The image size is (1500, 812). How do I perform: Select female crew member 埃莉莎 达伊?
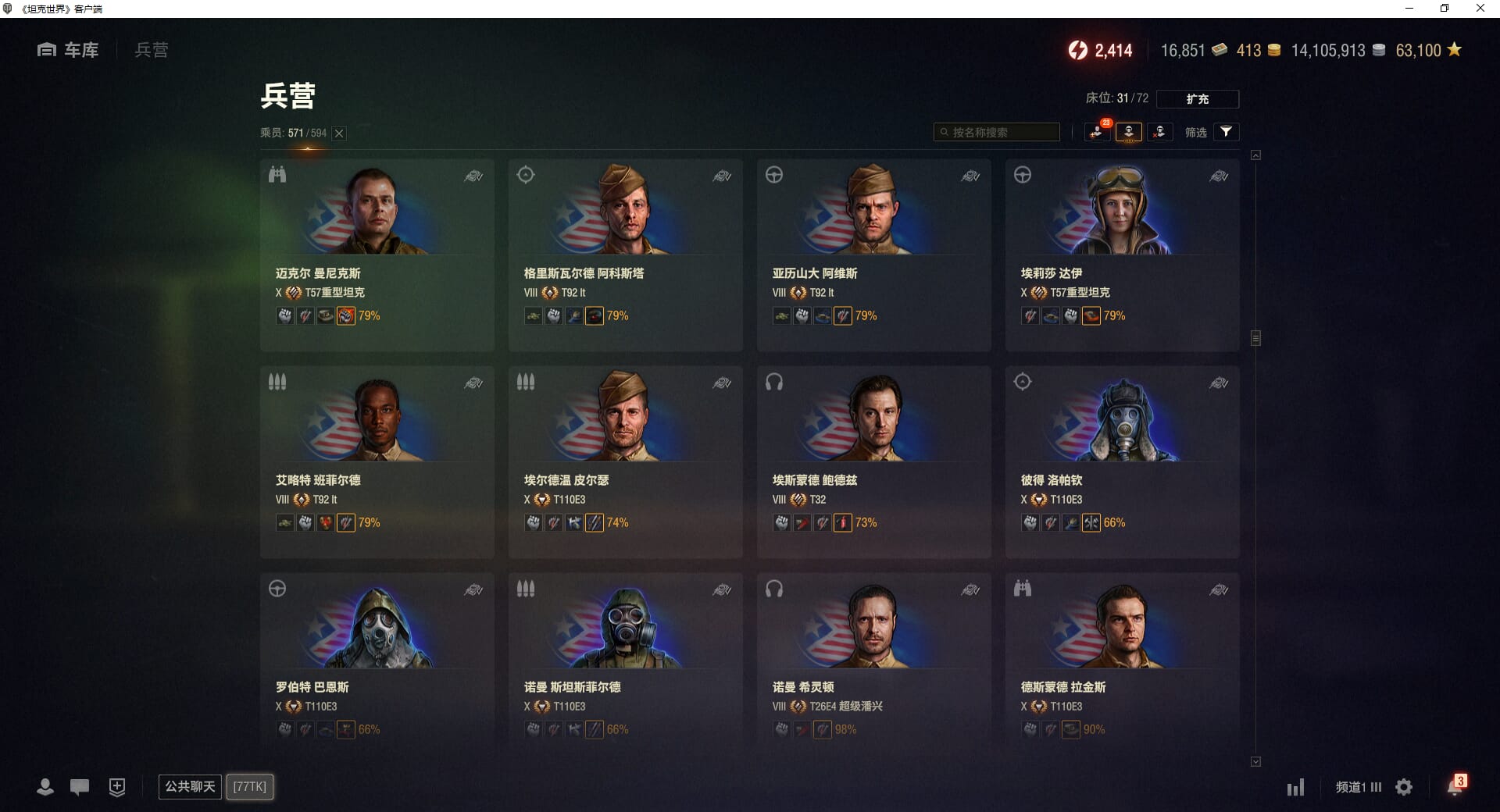(x=1122, y=255)
